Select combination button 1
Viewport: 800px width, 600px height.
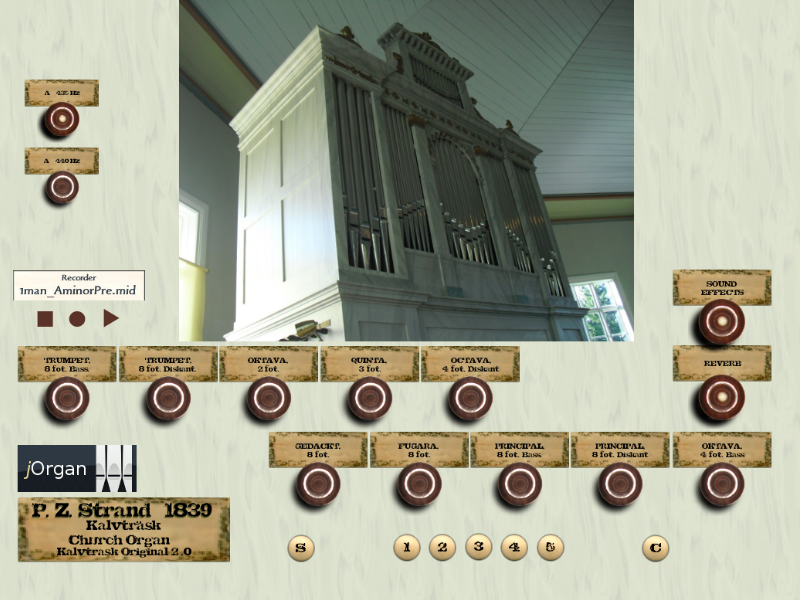[x=406, y=547]
